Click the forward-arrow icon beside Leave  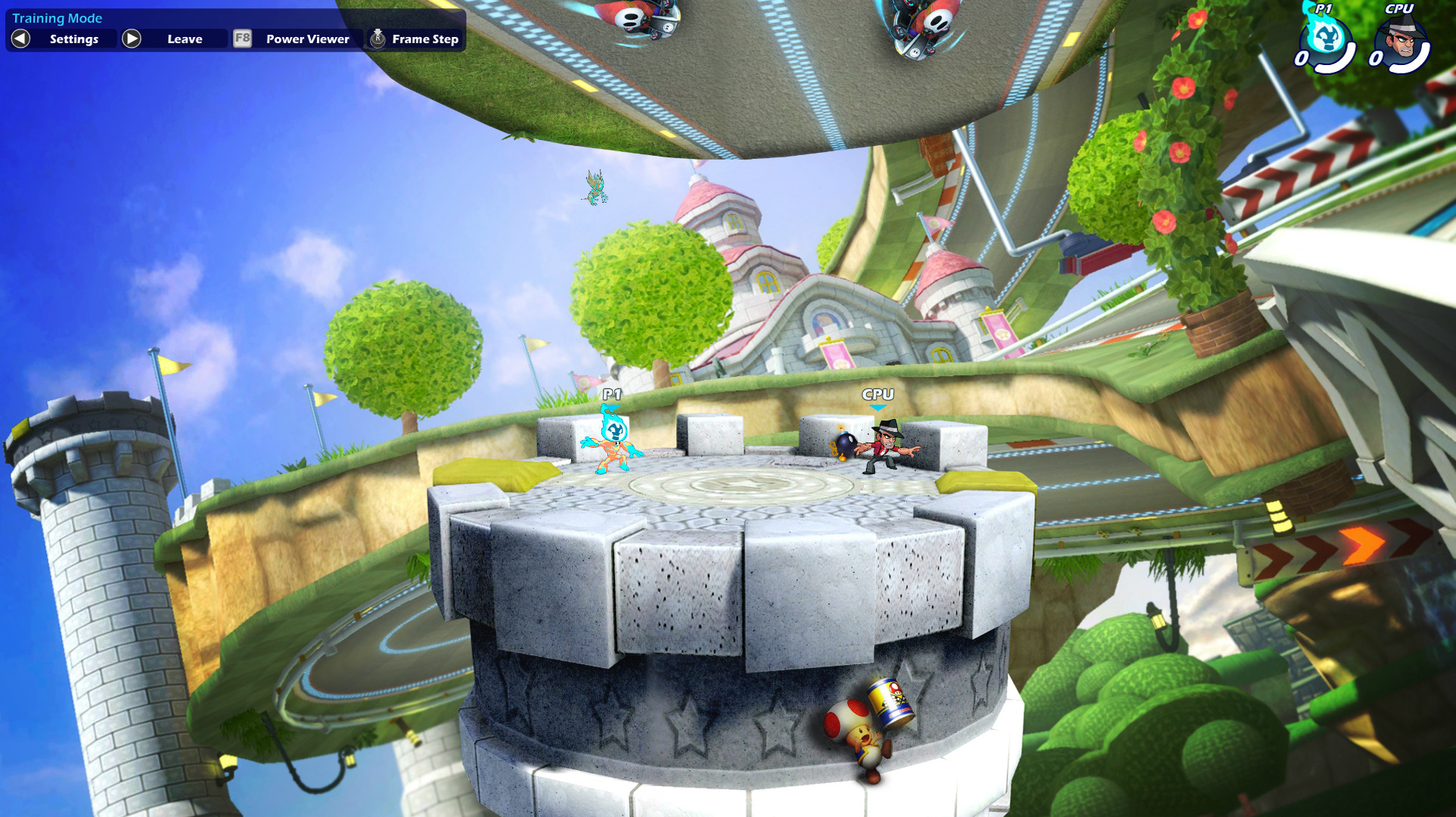point(133,38)
